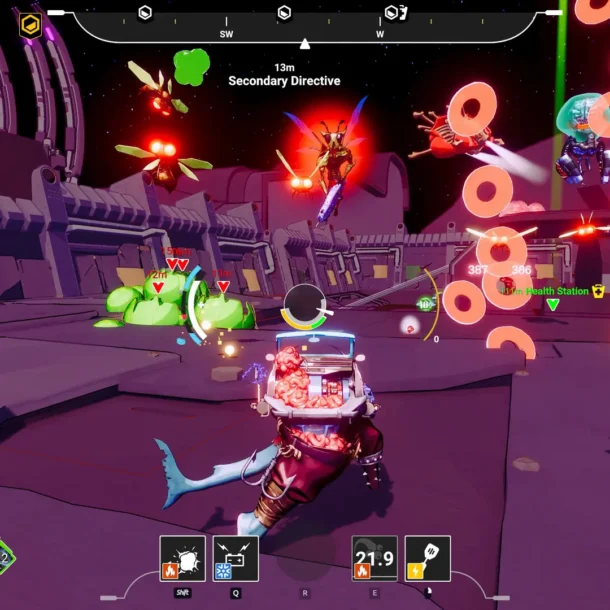Click the compass bar at top
The image size is (610, 610).
[x=305, y=22]
